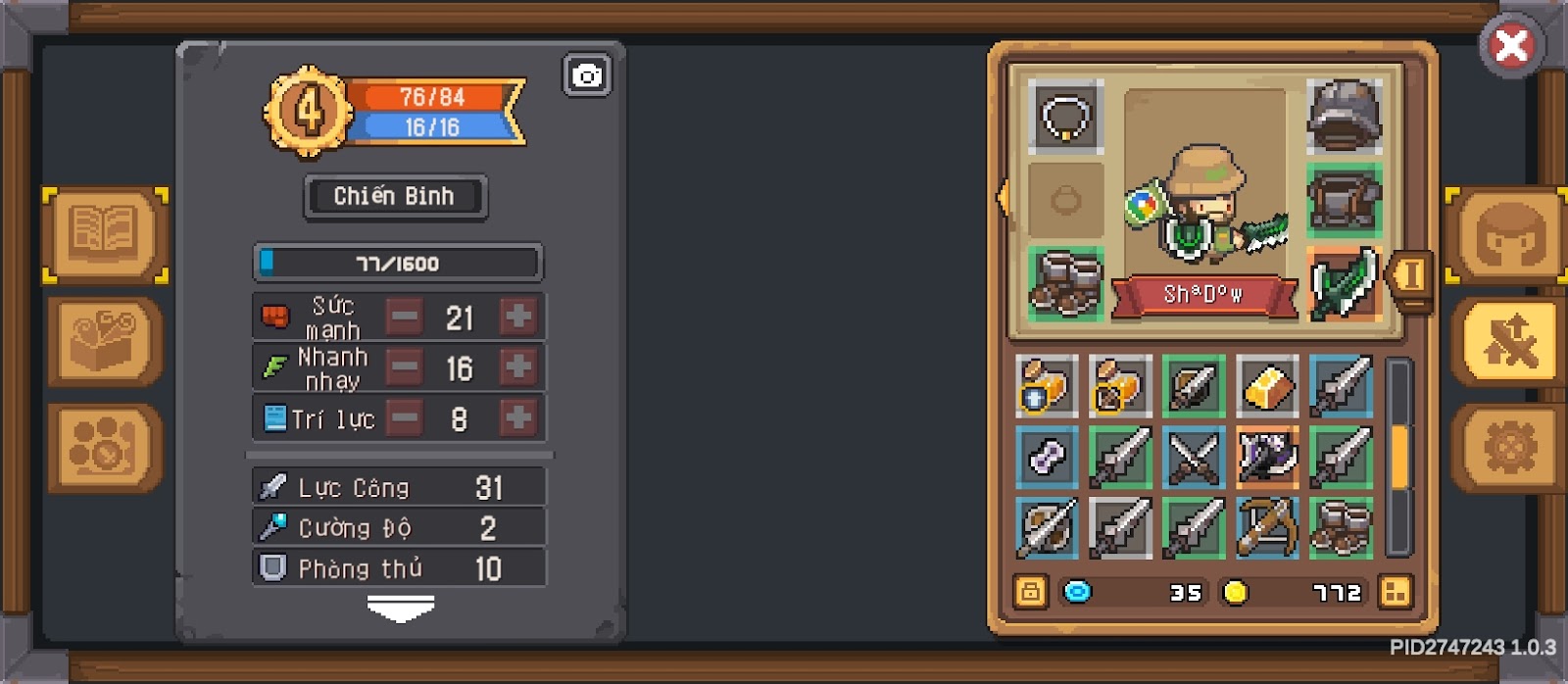
Task: Open the book tab on the left
Action: (x=103, y=235)
